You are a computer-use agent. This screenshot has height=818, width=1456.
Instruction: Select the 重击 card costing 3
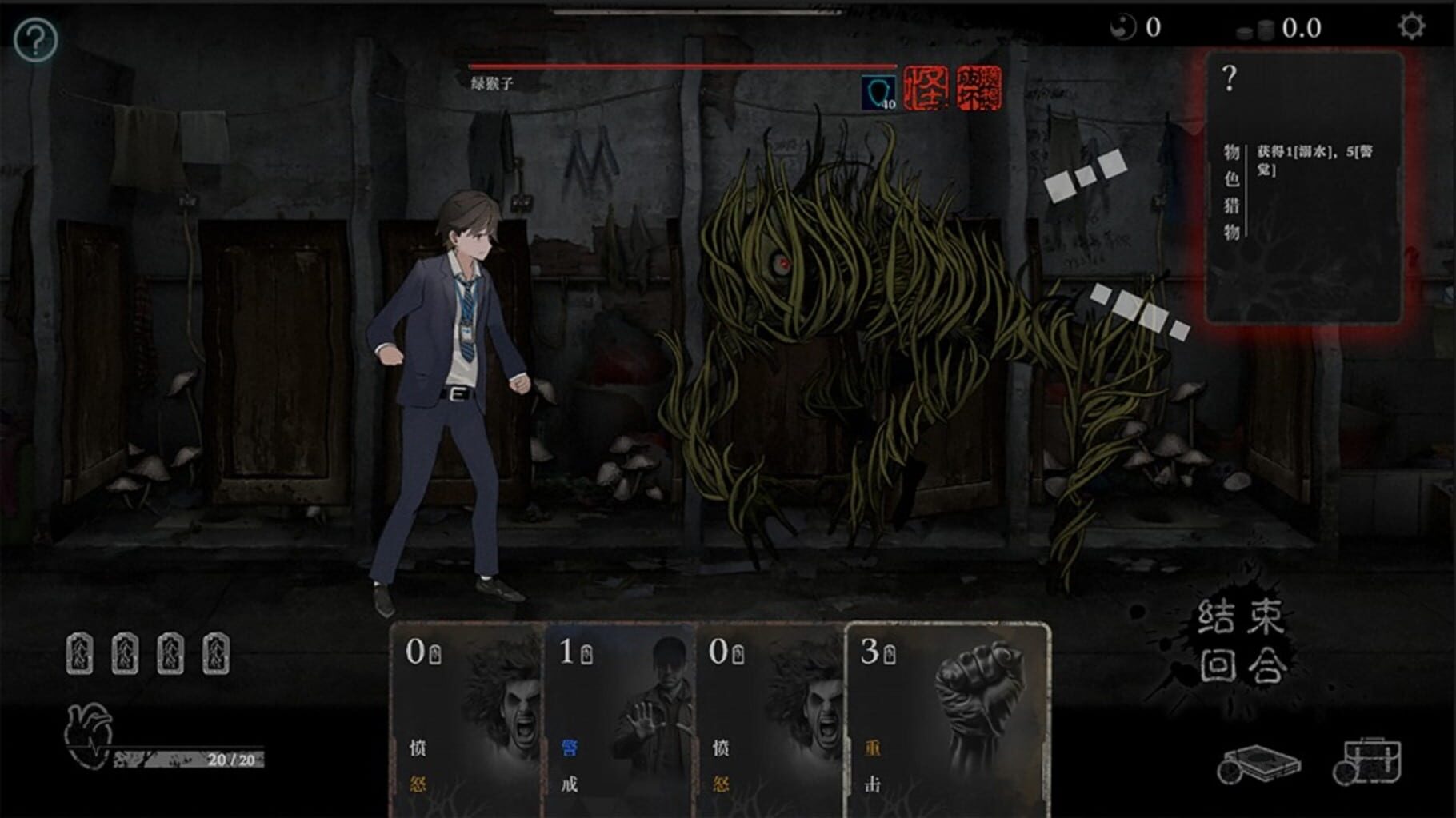(x=950, y=718)
